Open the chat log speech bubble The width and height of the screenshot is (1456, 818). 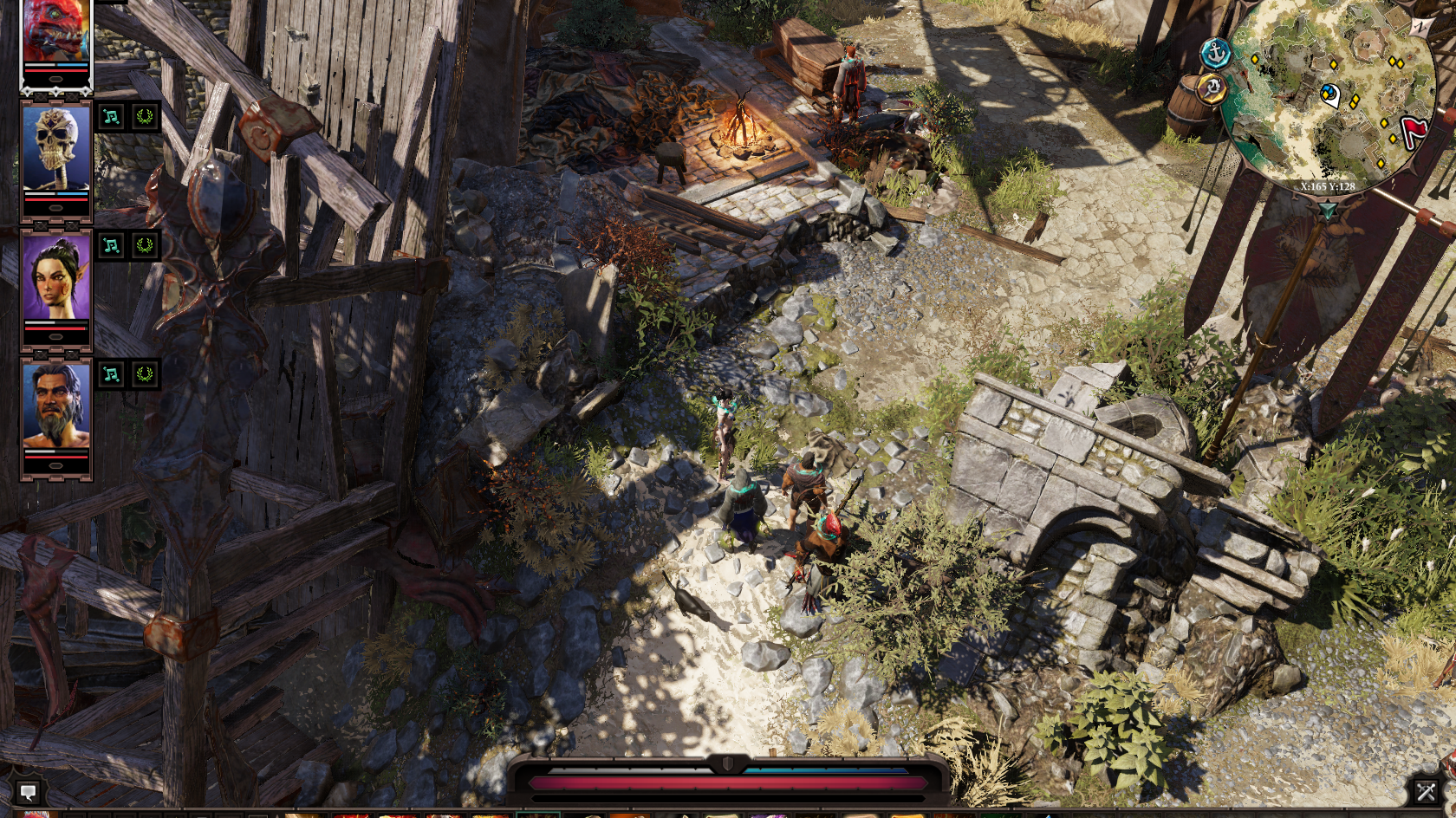click(28, 791)
